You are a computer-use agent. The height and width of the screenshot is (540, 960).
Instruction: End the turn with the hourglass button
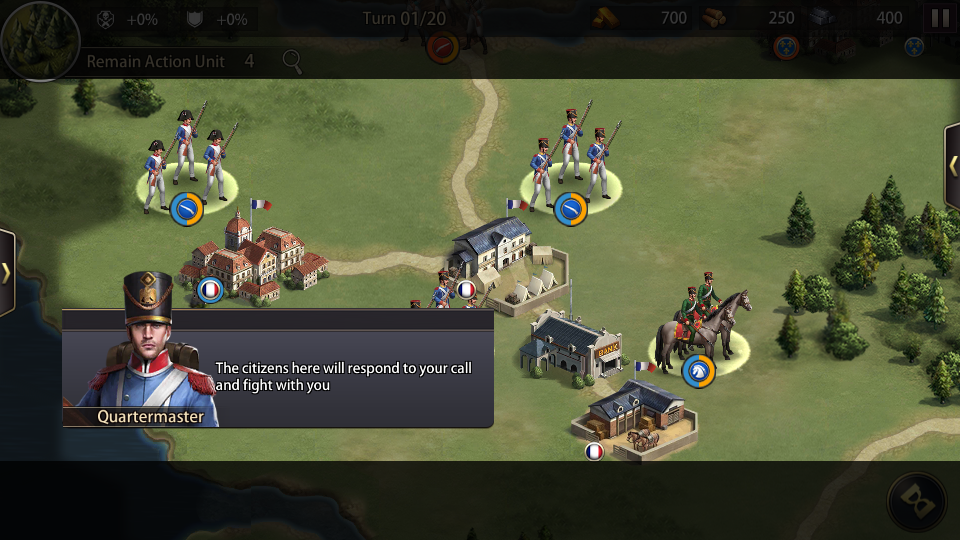pos(916,500)
